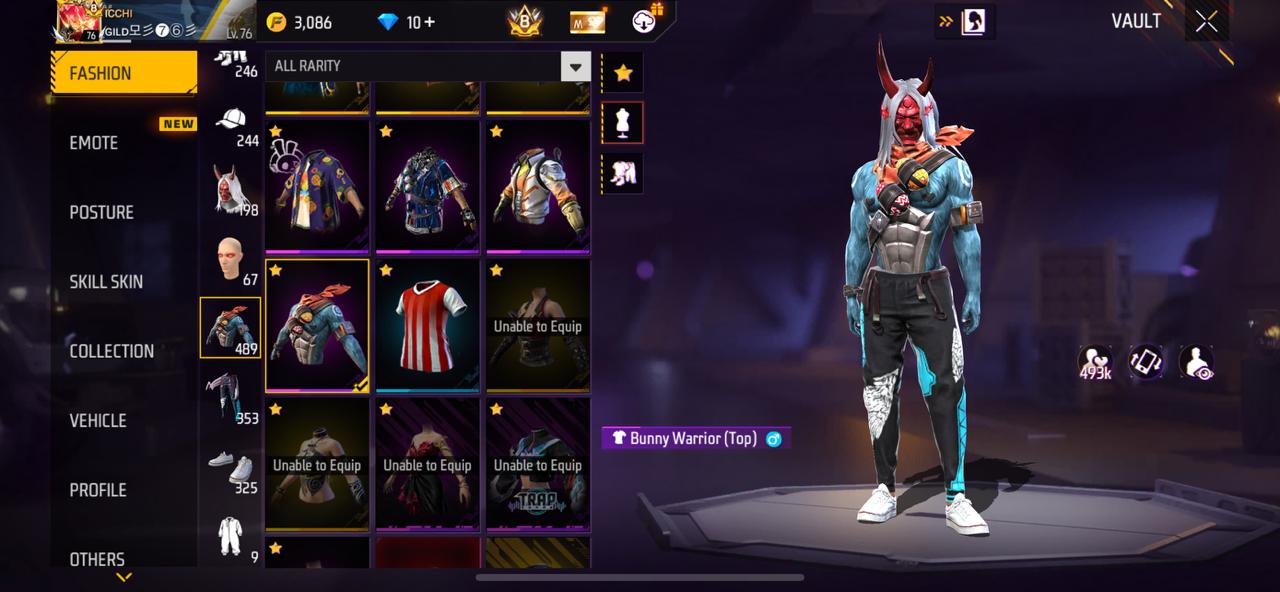This screenshot has width=1280, height=592.
Task: Open the pants category with 353 items
Action: pyautogui.click(x=231, y=397)
